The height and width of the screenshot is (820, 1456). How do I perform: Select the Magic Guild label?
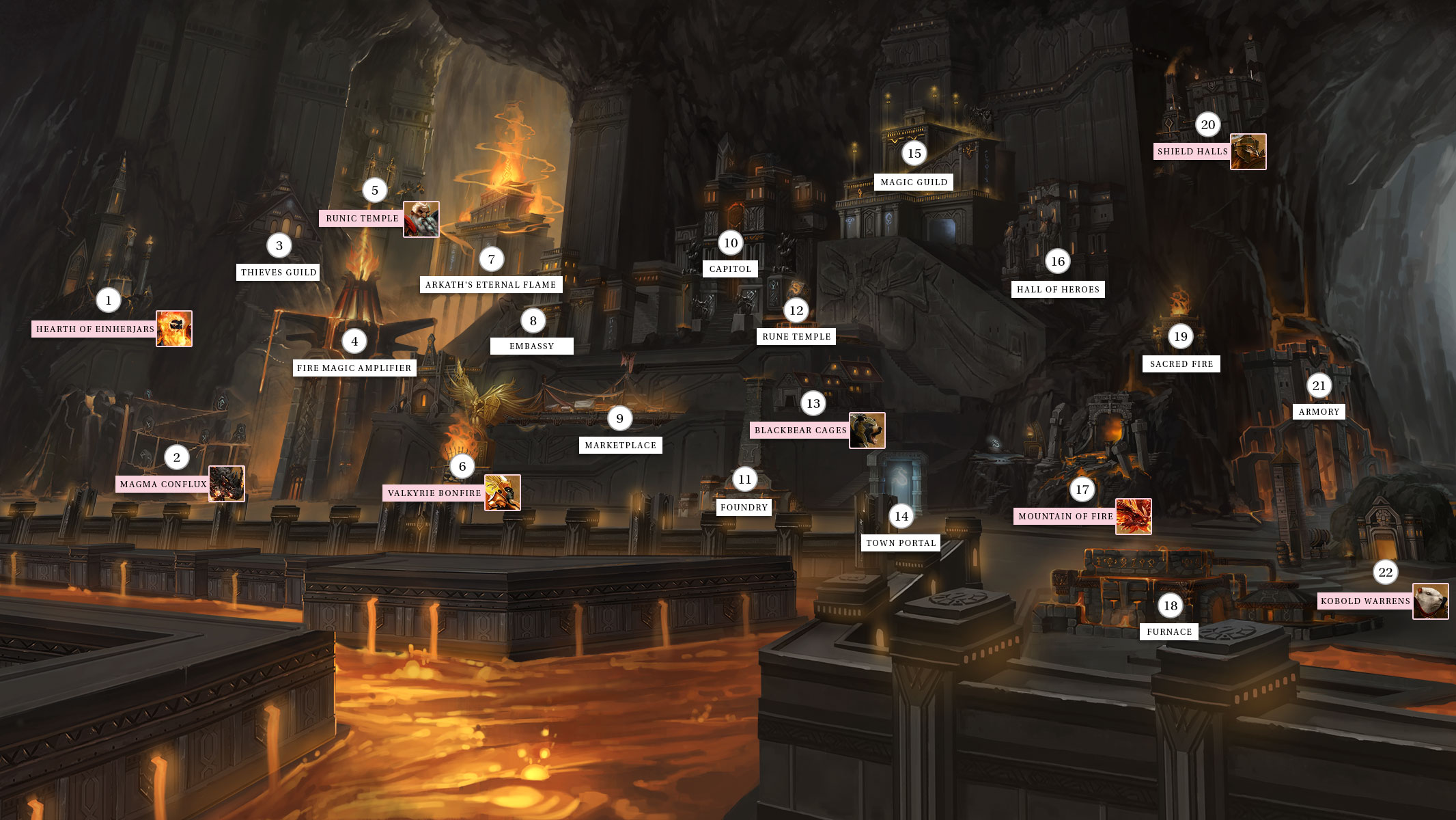point(914,182)
